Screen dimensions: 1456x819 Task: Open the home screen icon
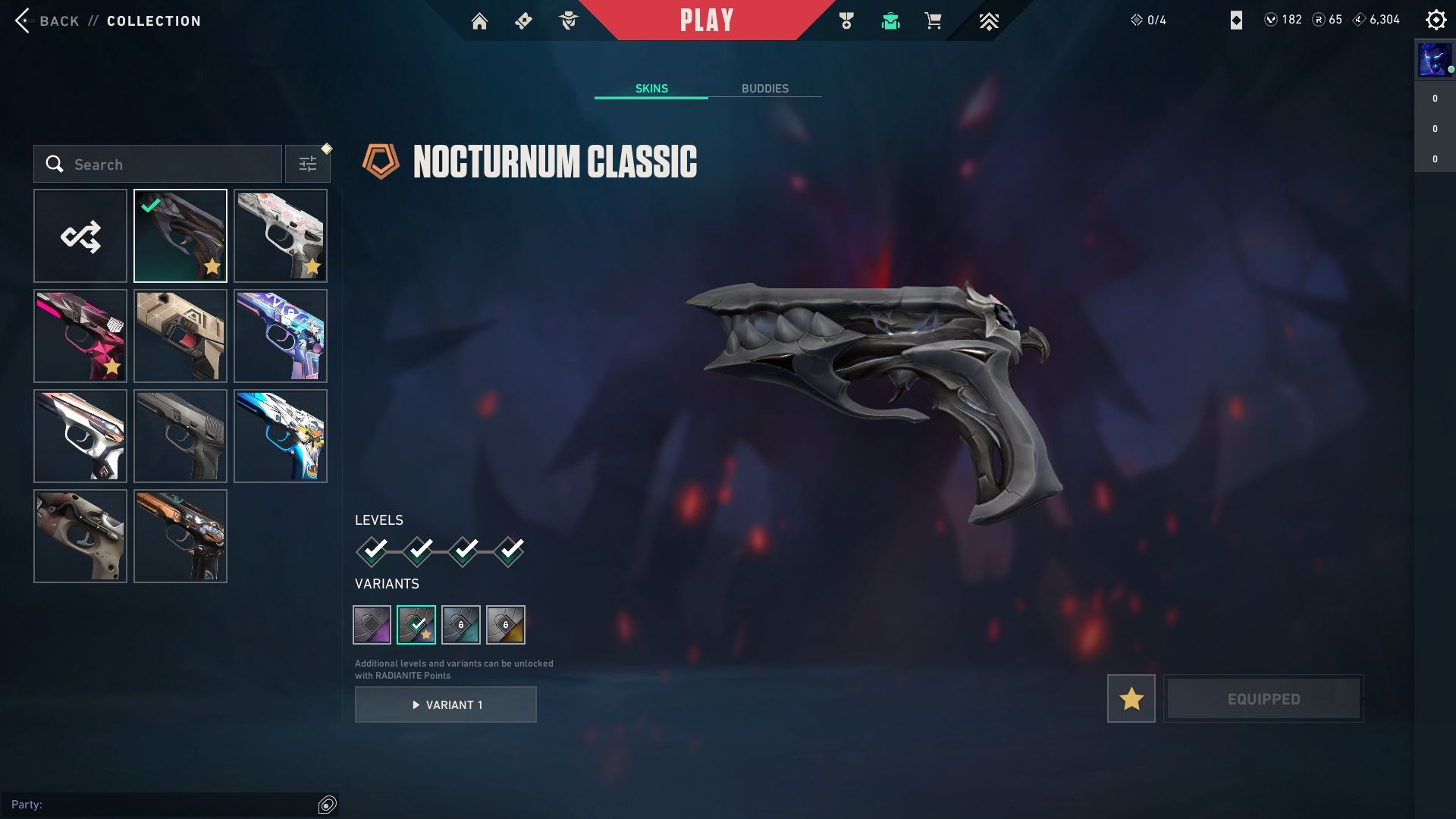[x=479, y=21]
